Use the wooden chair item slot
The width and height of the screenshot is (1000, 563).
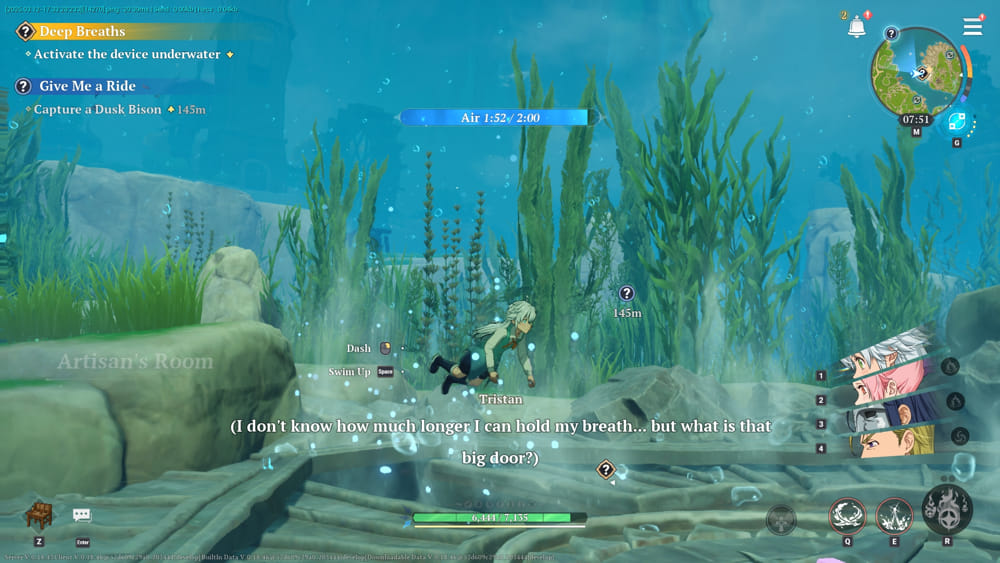click(x=39, y=515)
